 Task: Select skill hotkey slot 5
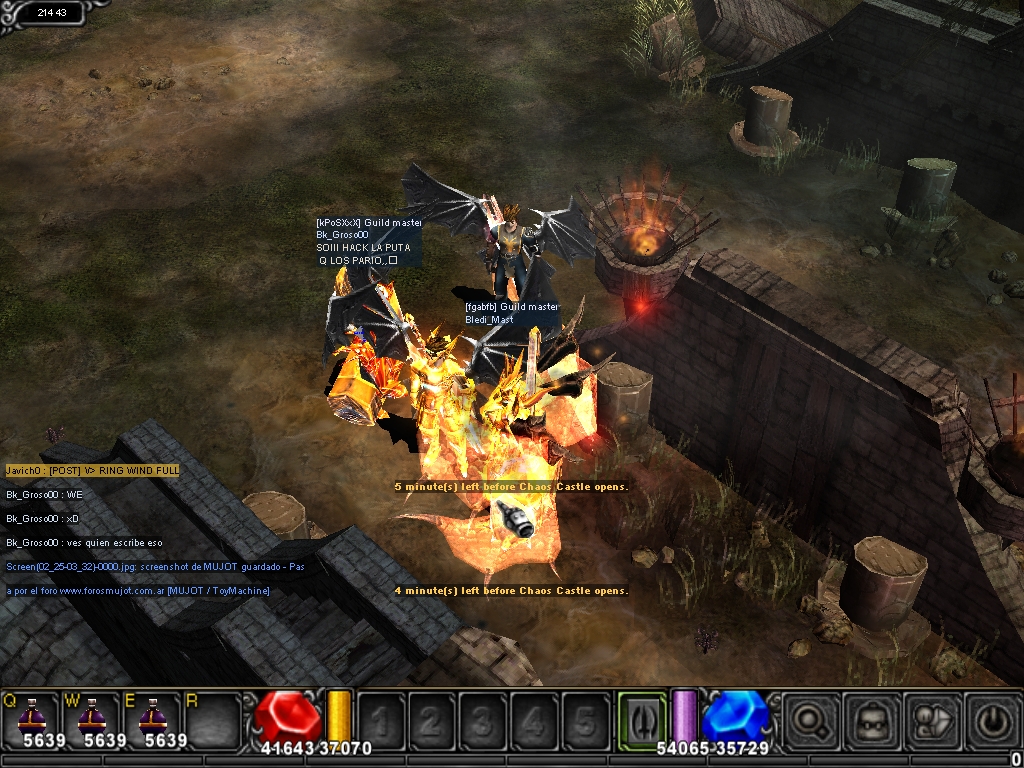pos(585,720)
